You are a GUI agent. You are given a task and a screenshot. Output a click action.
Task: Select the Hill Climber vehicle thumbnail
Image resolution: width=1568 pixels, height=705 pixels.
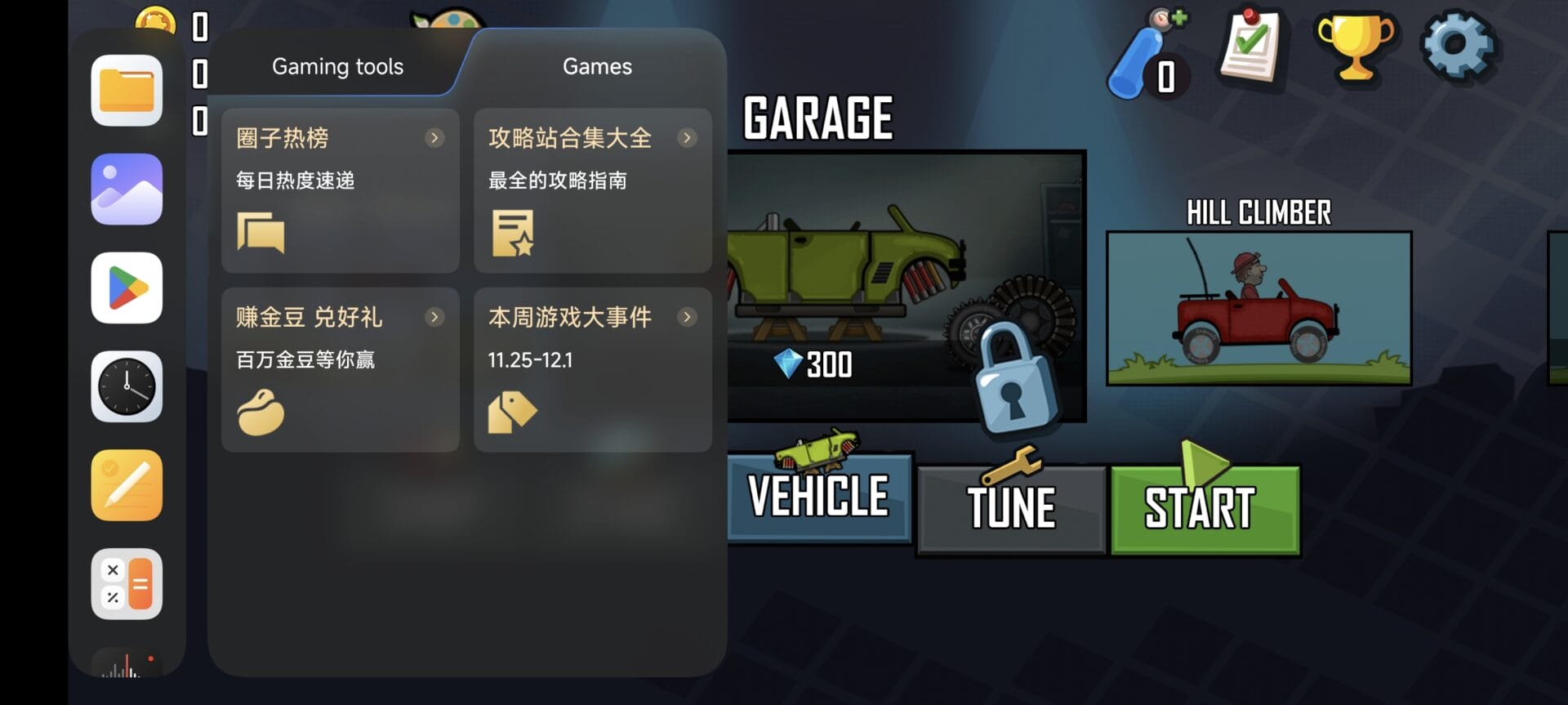coord(1258,308)
